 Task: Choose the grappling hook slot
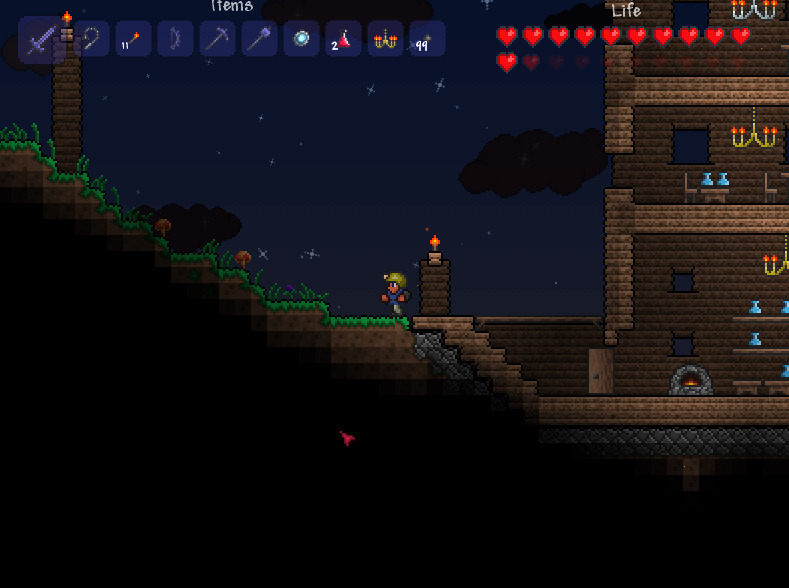(91, 39)
